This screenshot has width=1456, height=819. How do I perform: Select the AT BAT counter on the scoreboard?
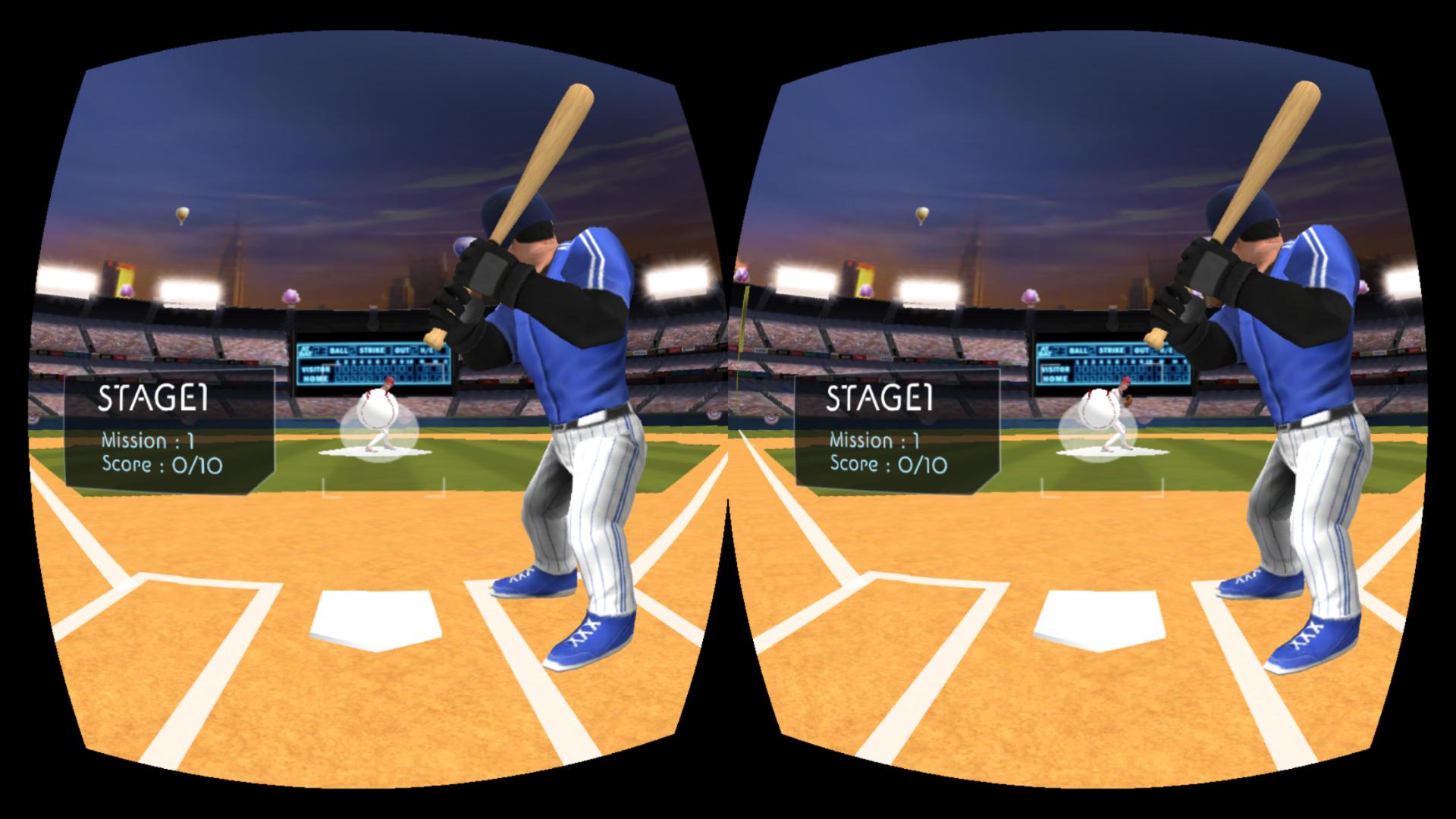(306, 350)
